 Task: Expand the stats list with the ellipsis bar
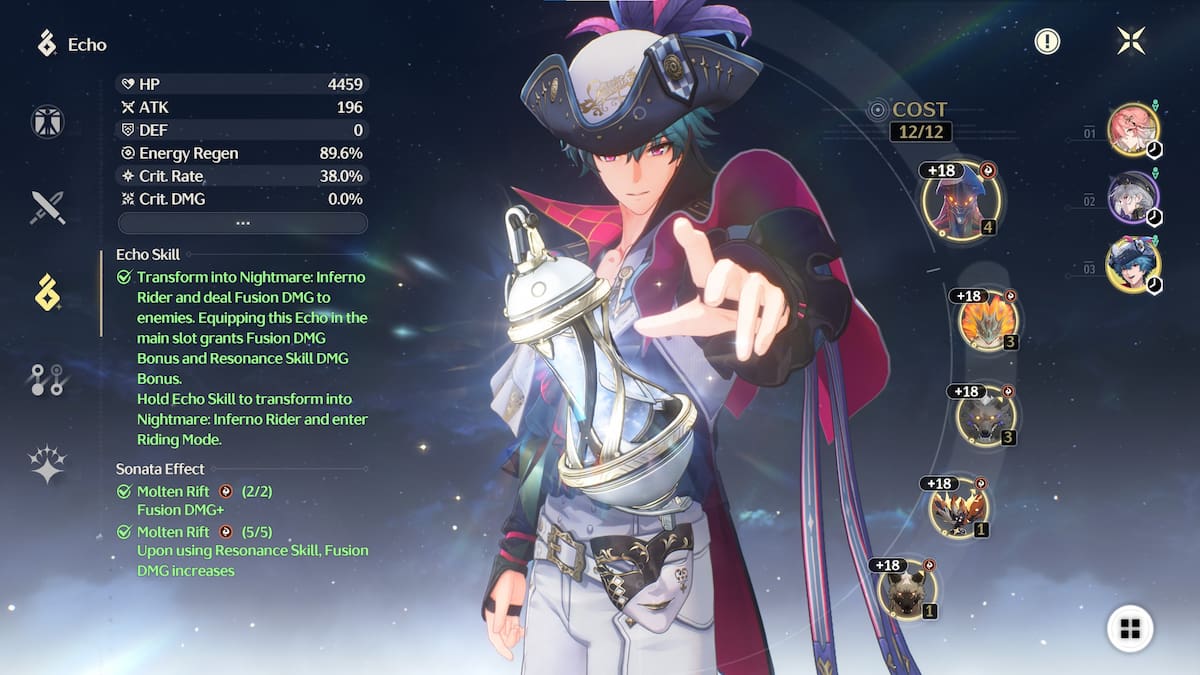pos(242,223)
